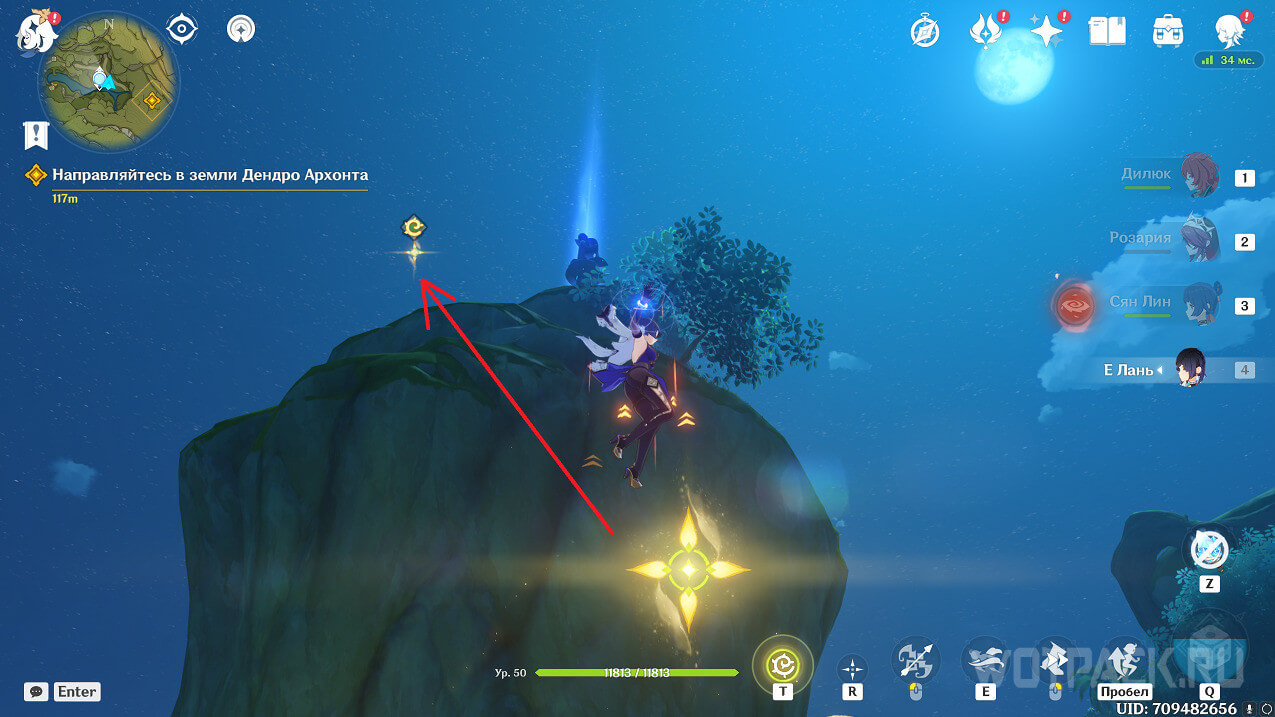The image size is (1275, 717).
Task: Select the Dendro Archon quest tracker
Action: pyautogui.click(x=210, y=175)
